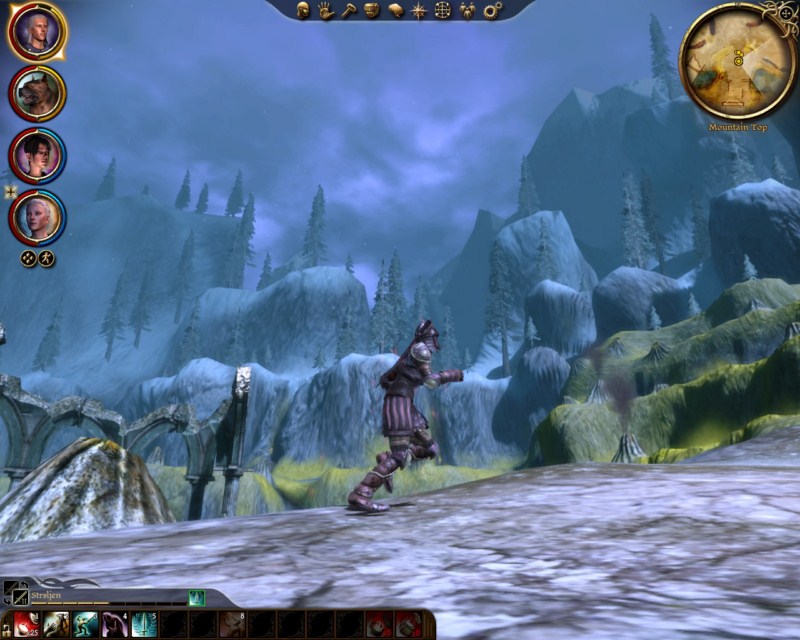Screen dimensions: 800x640
Task: Click the Mountain Top minimap
Action: click(x=738, y=61)
